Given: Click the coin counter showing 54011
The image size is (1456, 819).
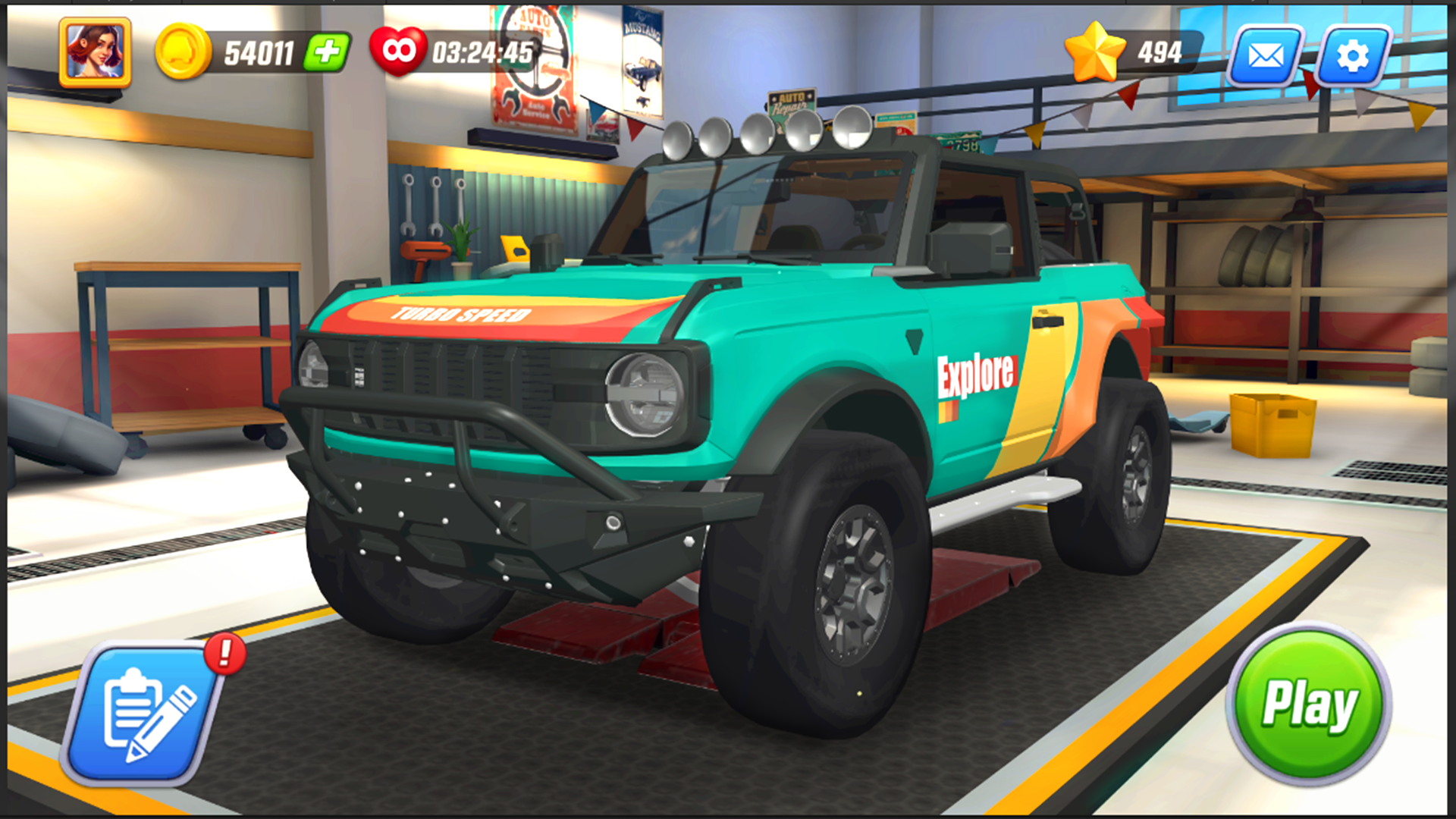Looking at the screenshot, I should pos(258,53).
